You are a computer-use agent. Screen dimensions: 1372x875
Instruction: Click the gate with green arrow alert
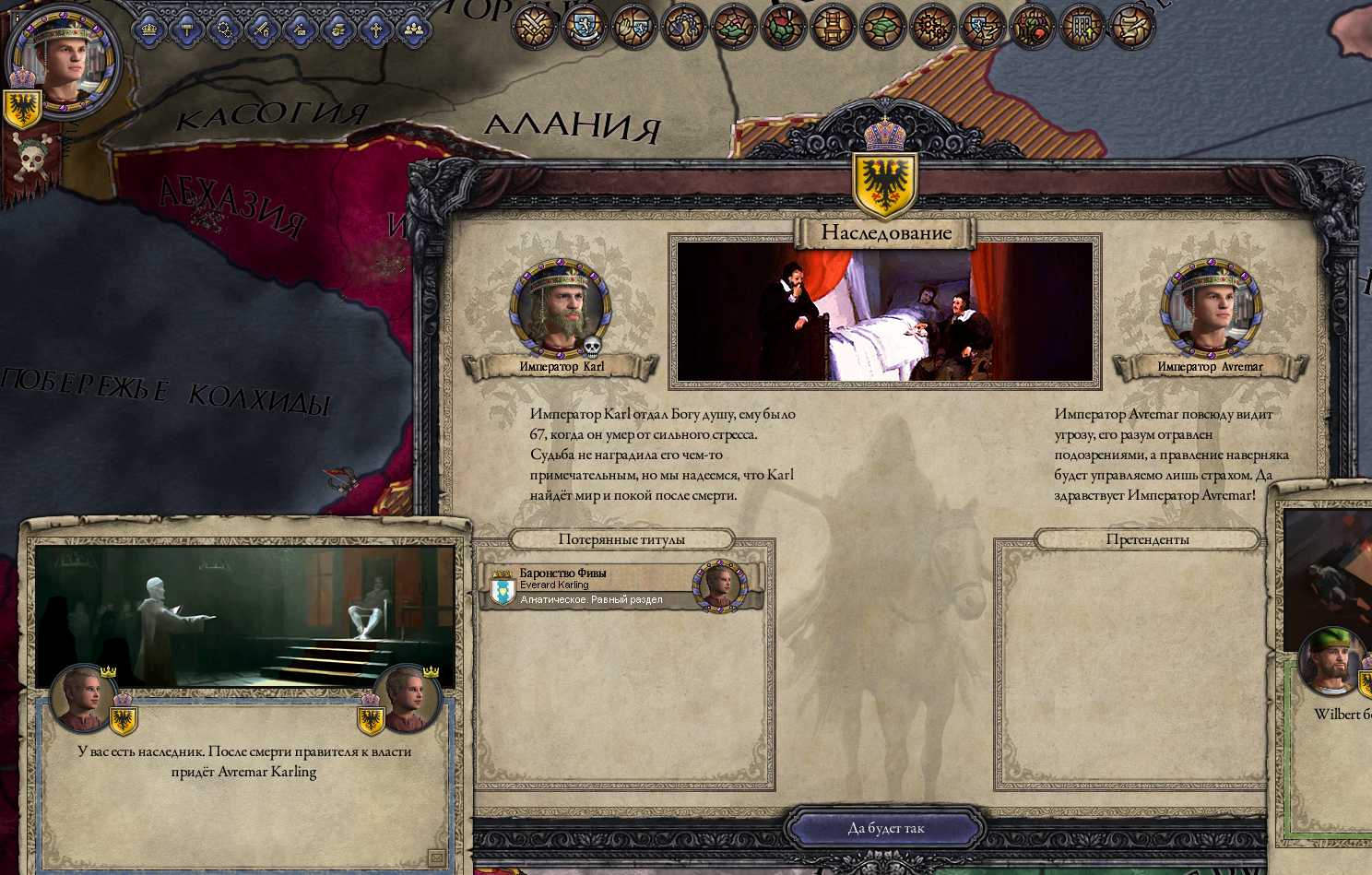[x=1082, y=26]
